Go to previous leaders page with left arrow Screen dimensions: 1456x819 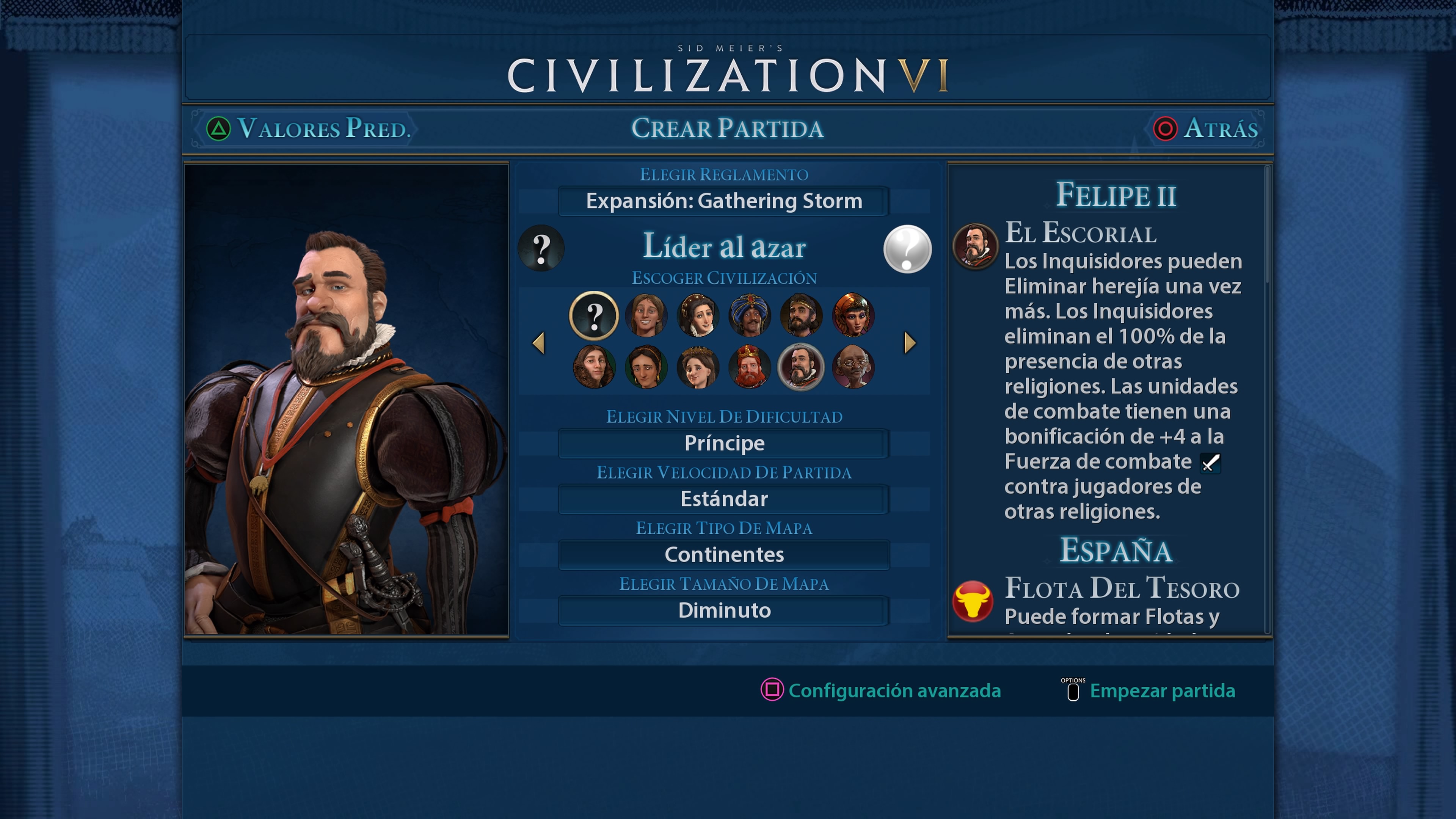539,342
